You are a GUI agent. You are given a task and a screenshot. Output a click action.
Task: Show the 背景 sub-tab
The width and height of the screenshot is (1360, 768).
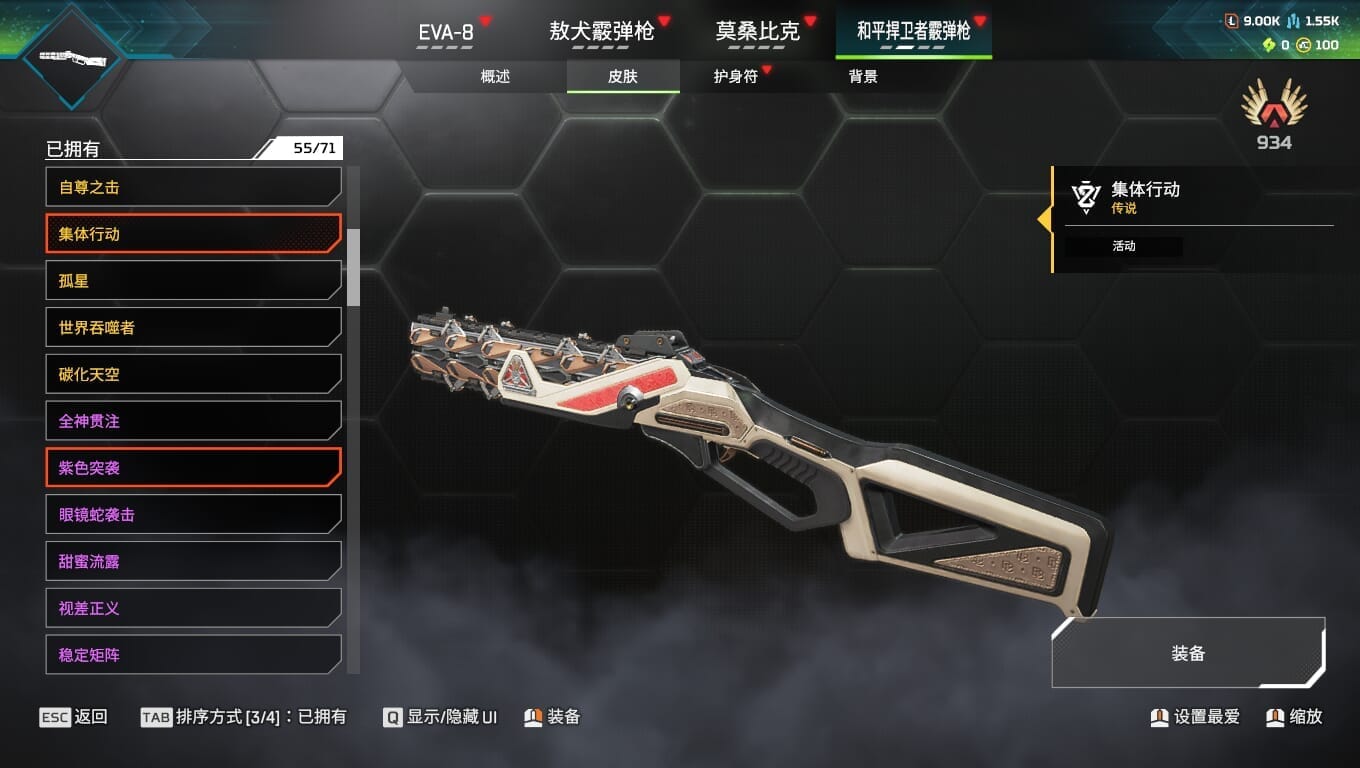coord(862,77)
